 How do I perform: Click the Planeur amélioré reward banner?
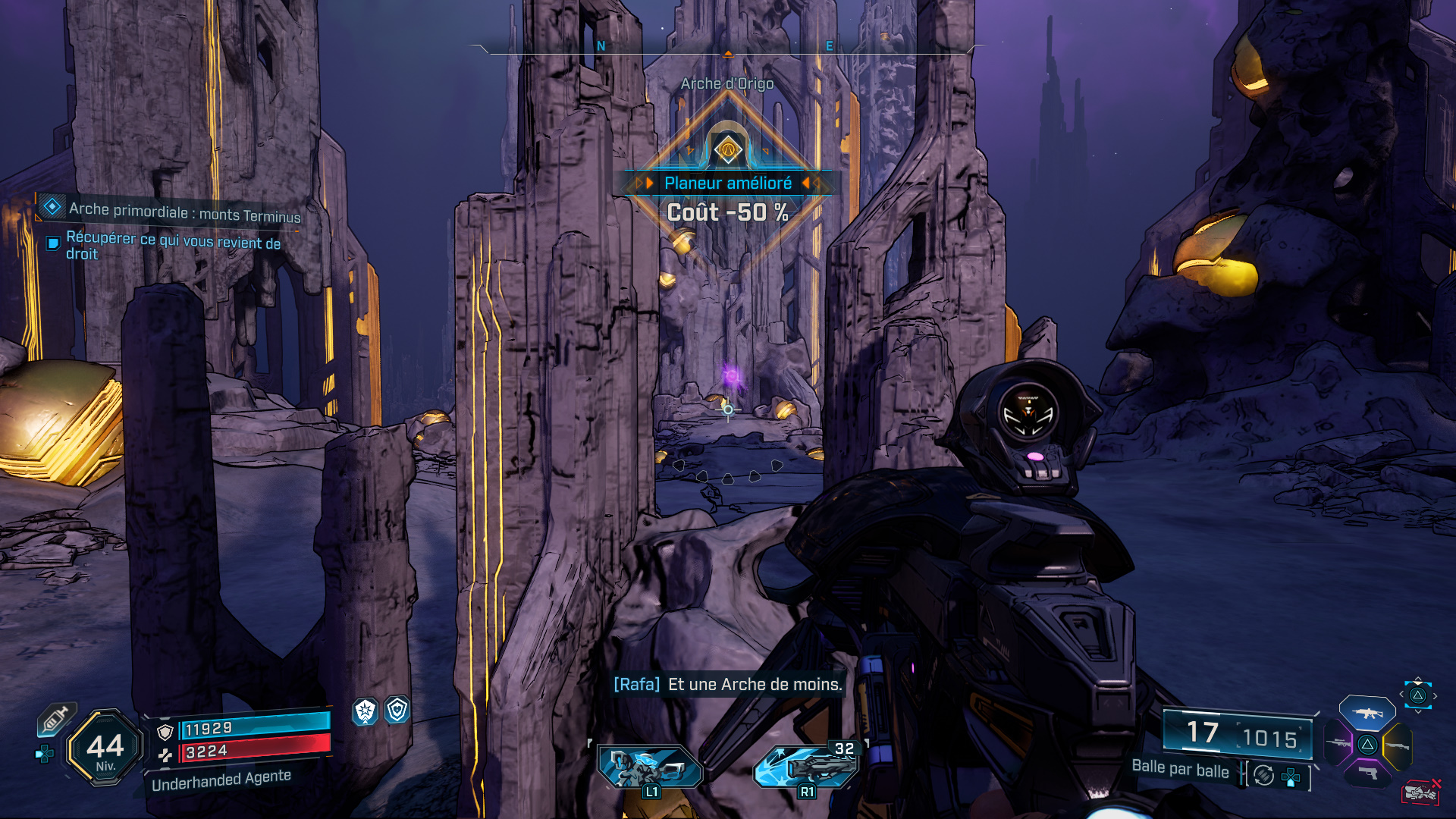(728, 183)
